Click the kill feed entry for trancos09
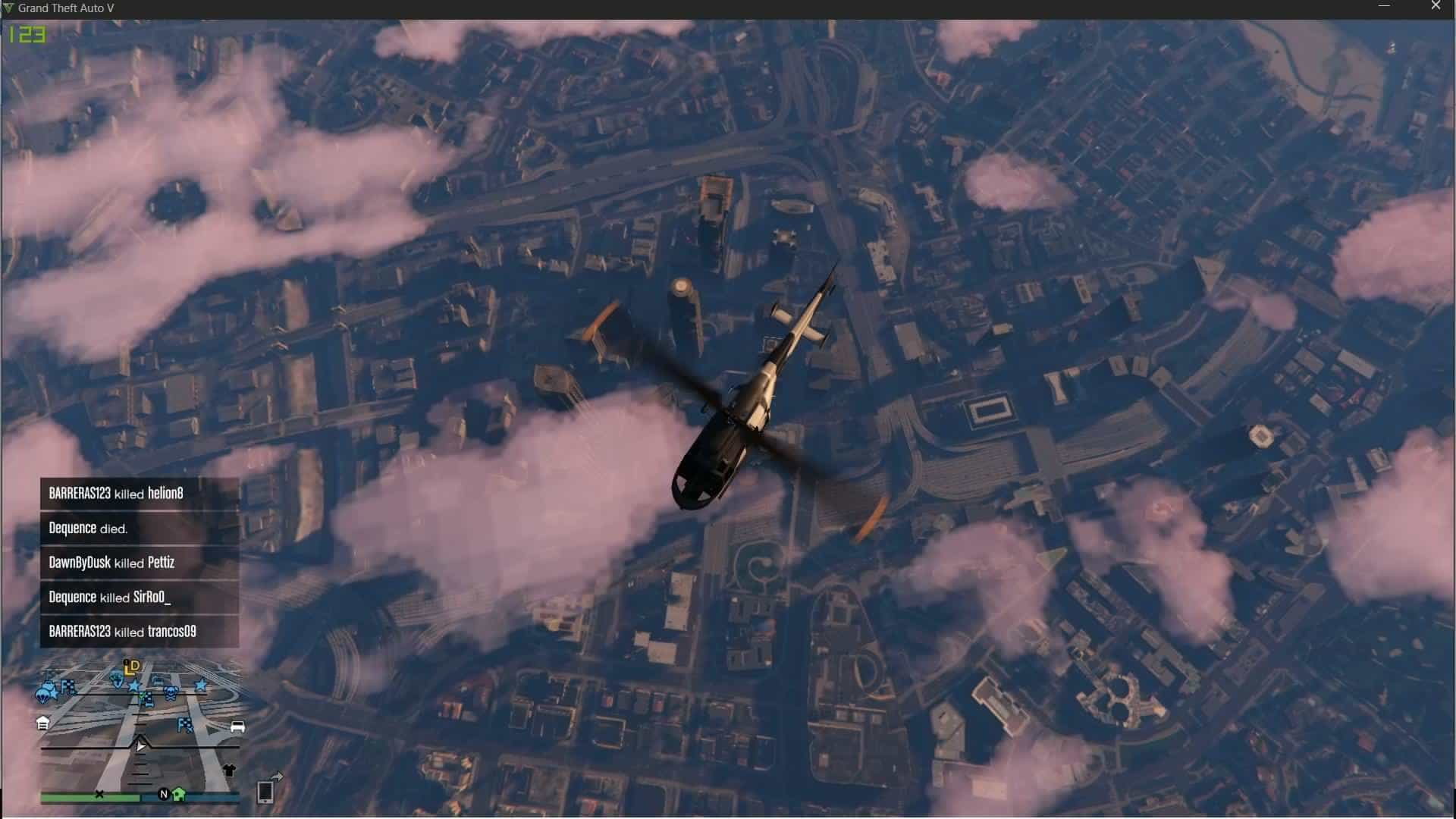1456x819 pixels. (140, 632)
